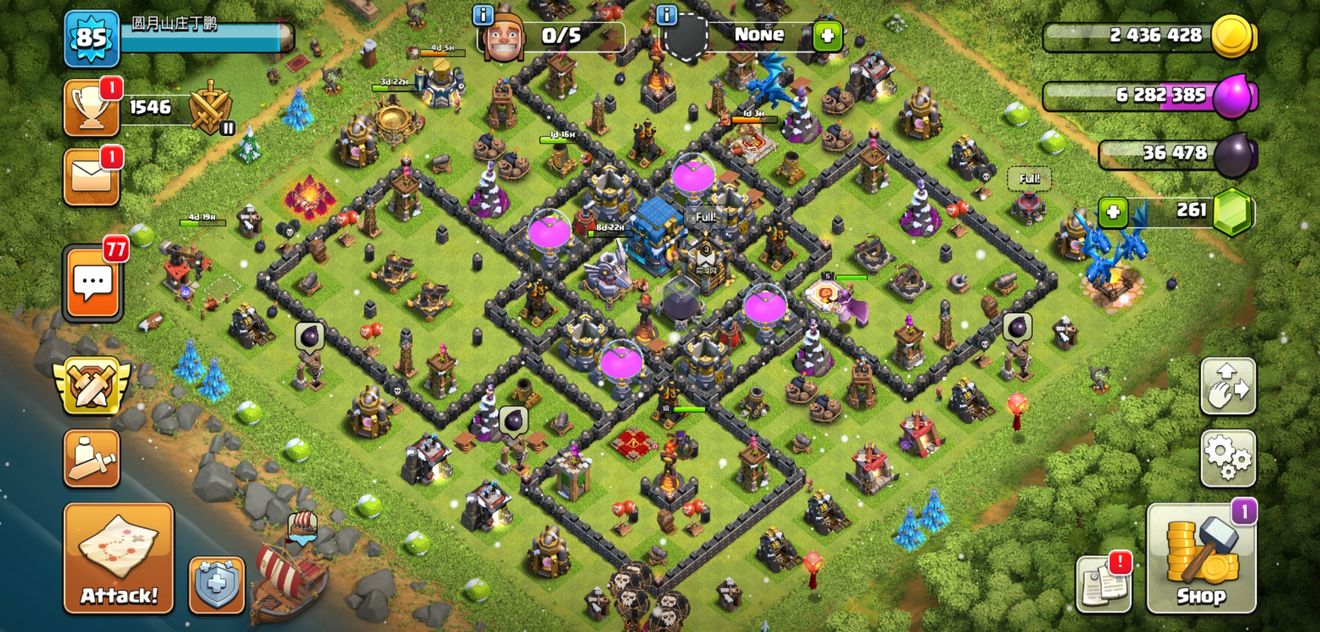Image resolution: width=1320 pixels, height=632 pixels.
Task: Open the Shop
Action: point(1200,557)
